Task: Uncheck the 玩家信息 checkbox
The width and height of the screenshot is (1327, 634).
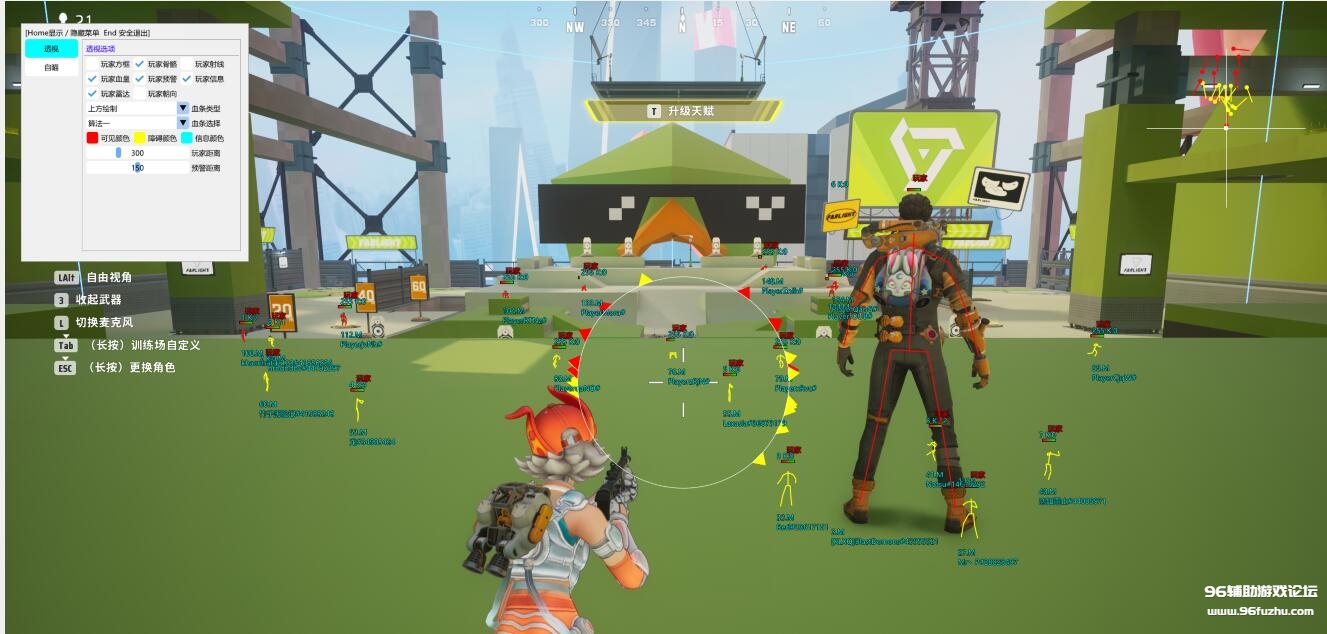Action: [186, 79]
